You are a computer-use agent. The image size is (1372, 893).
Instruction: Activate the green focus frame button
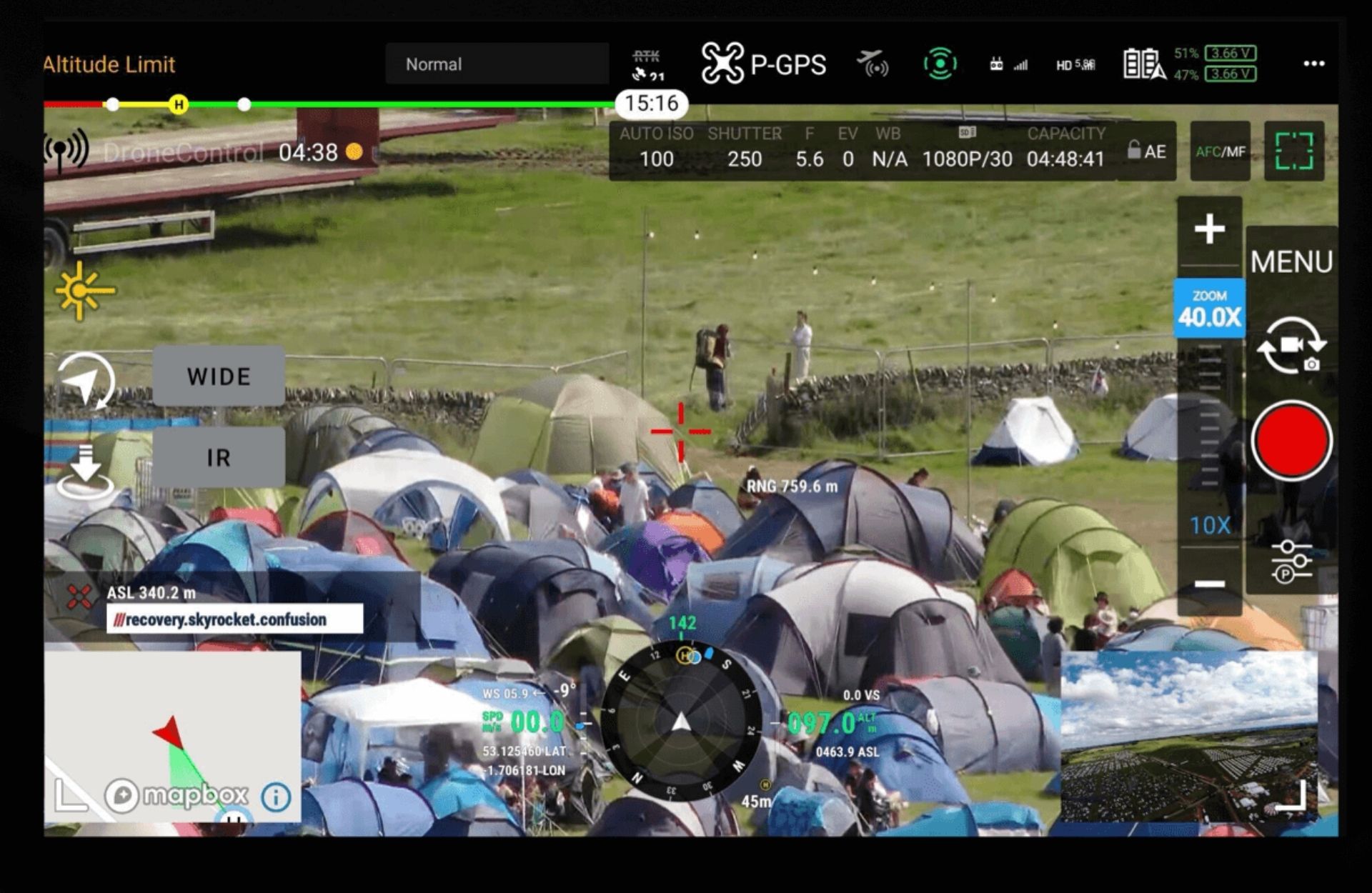click(x=1294, y=151)
